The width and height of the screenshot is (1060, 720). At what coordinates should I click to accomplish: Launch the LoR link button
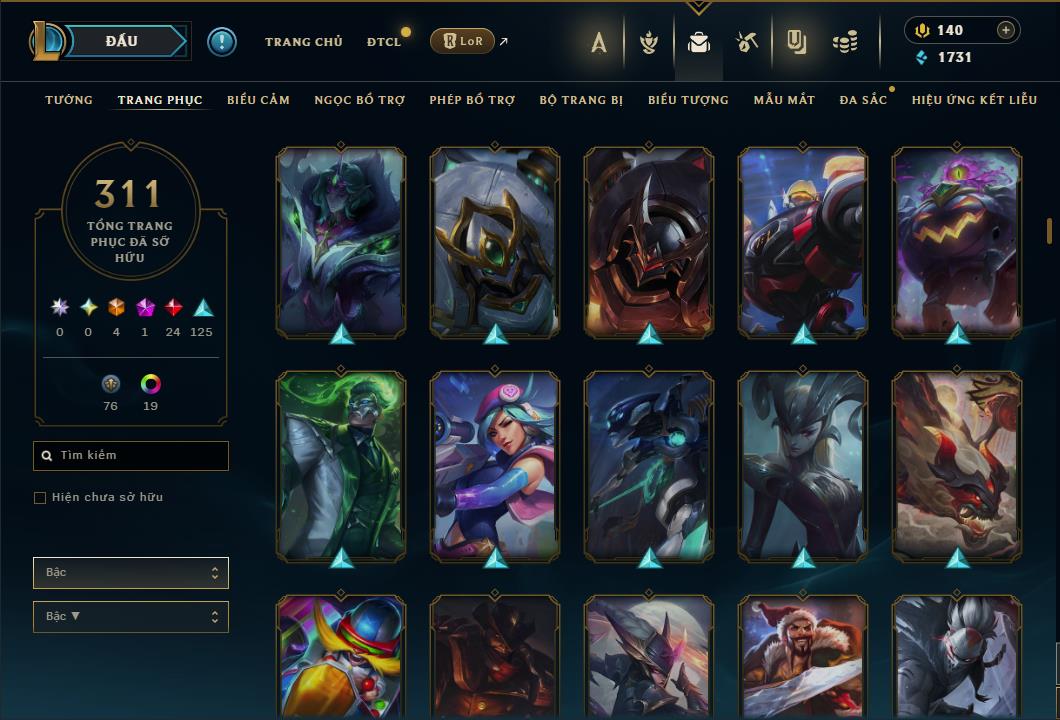(463, 41)
